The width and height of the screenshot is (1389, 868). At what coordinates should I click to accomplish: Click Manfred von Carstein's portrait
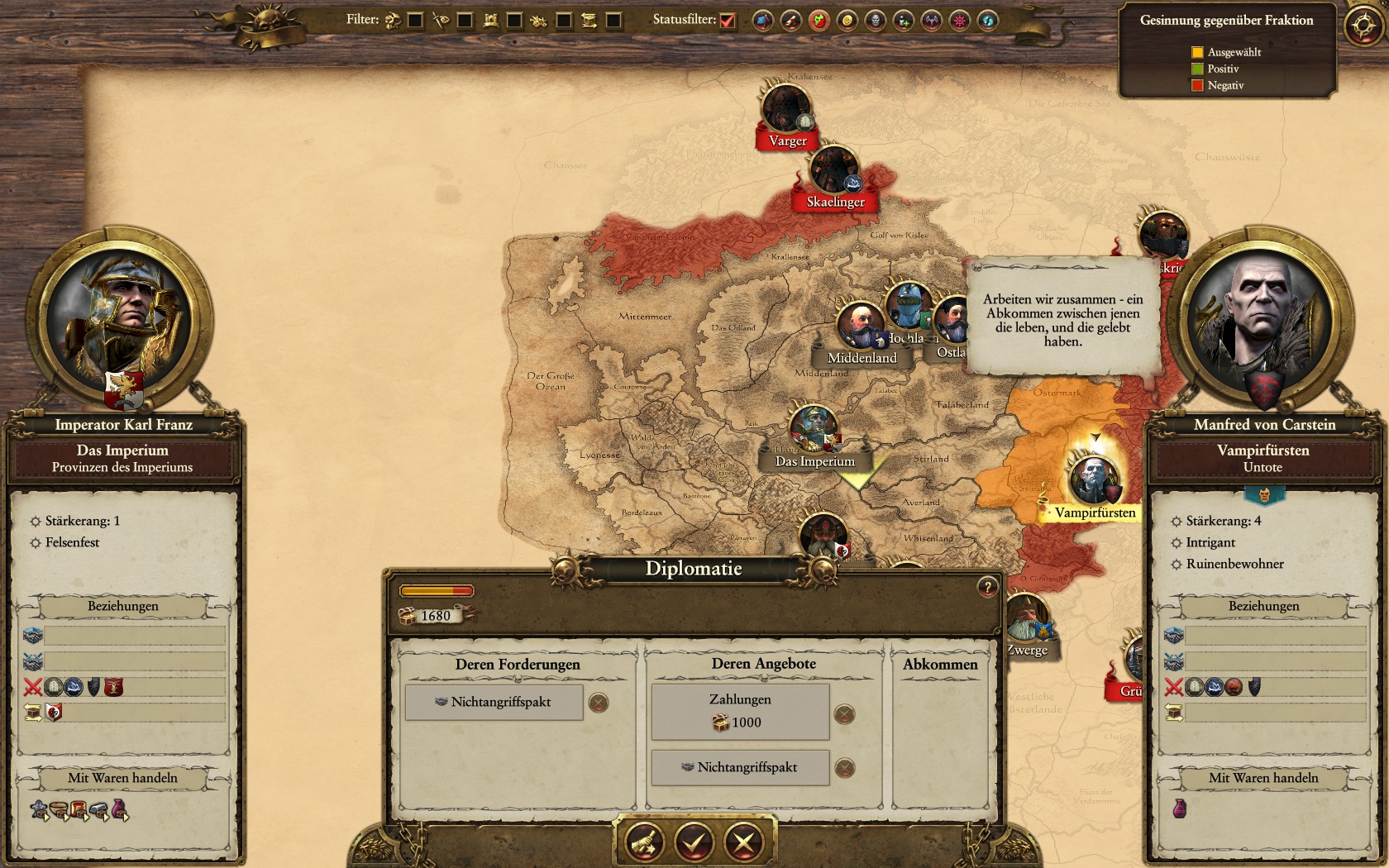point(1259,318)
